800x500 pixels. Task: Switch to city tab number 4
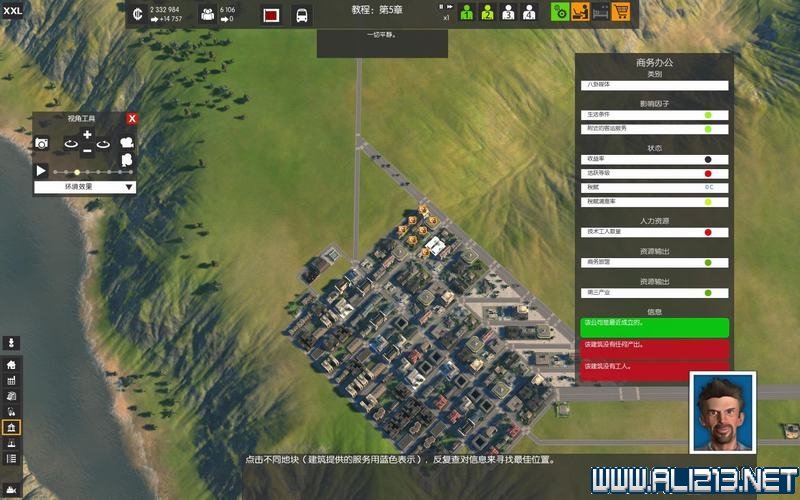529,12
